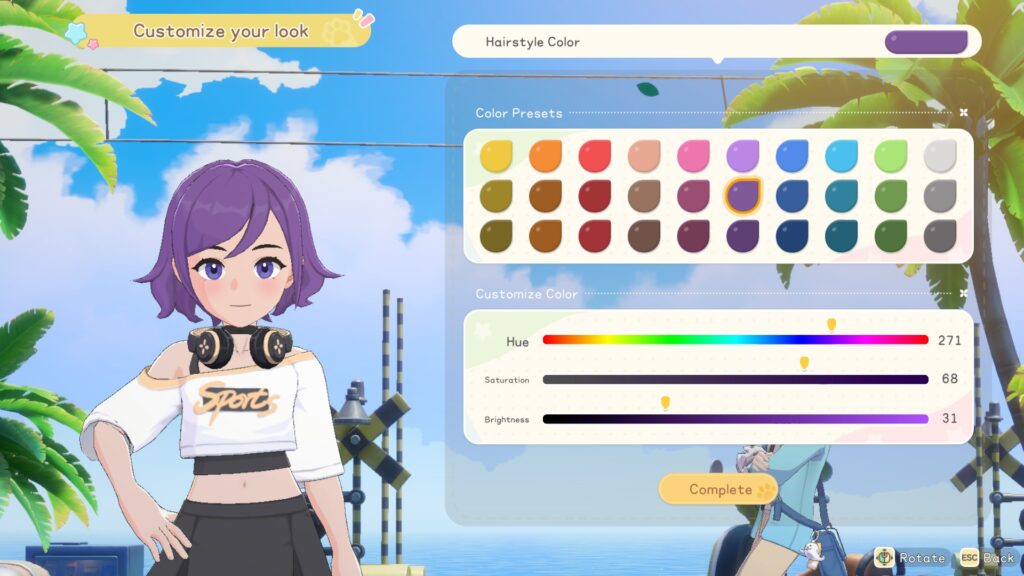Viewport: 1024px width, 576px height.
Task: Set the Saturation slider bar
Action: pyautogui.click(x=735, y=380)
